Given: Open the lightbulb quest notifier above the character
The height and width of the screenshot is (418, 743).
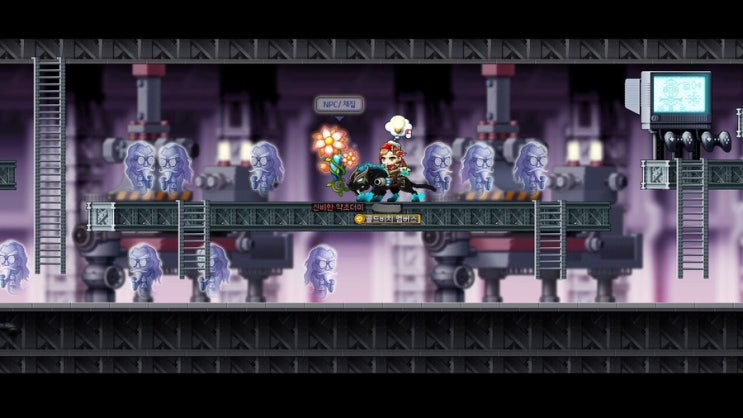Looking at the screenshot, I should pyautogui.click(x=398, y=127).
